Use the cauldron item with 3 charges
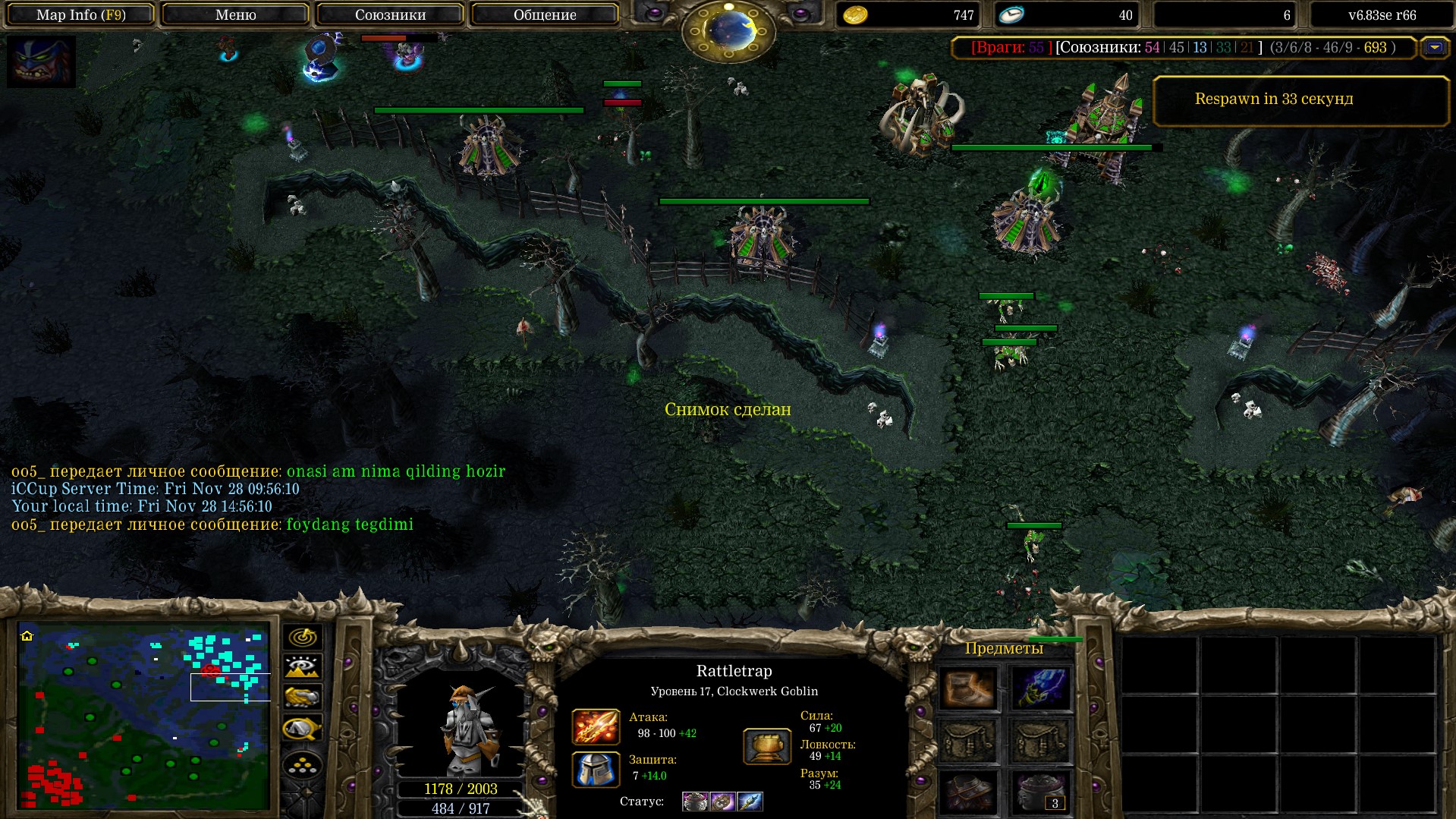Viewport: 1456px width, 819px height. [x=1040, y=792]
